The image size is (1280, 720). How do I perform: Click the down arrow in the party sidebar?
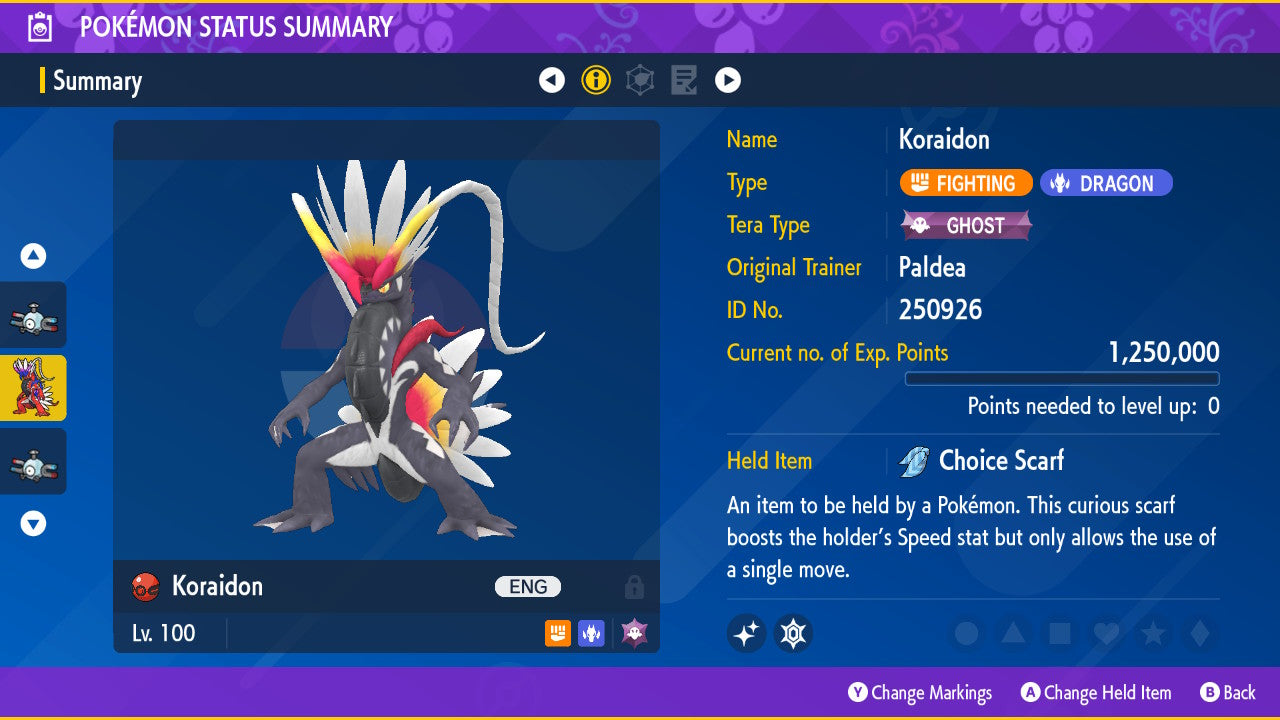point(33,522)
